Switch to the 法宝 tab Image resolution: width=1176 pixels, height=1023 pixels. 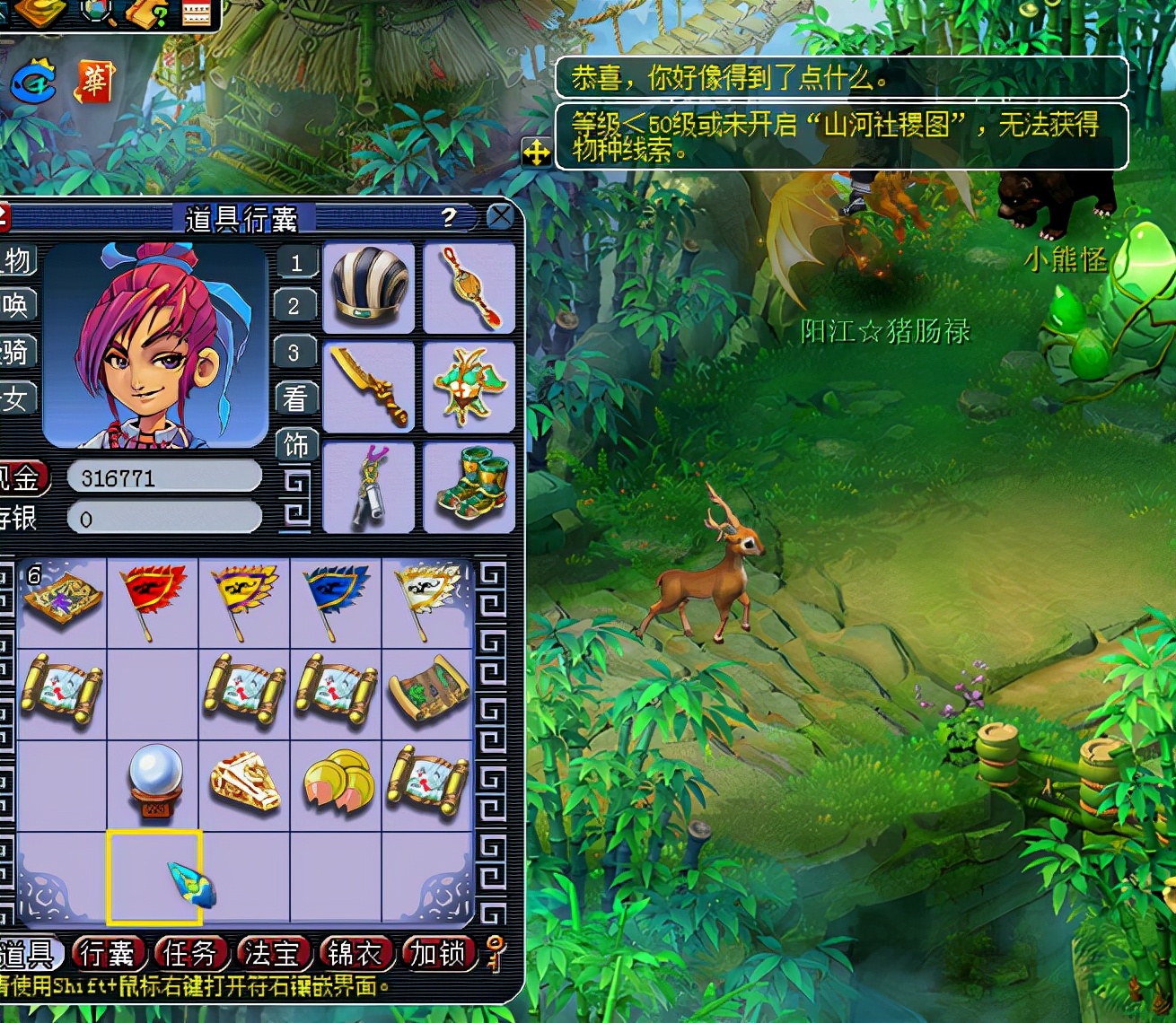coord(272,953)
